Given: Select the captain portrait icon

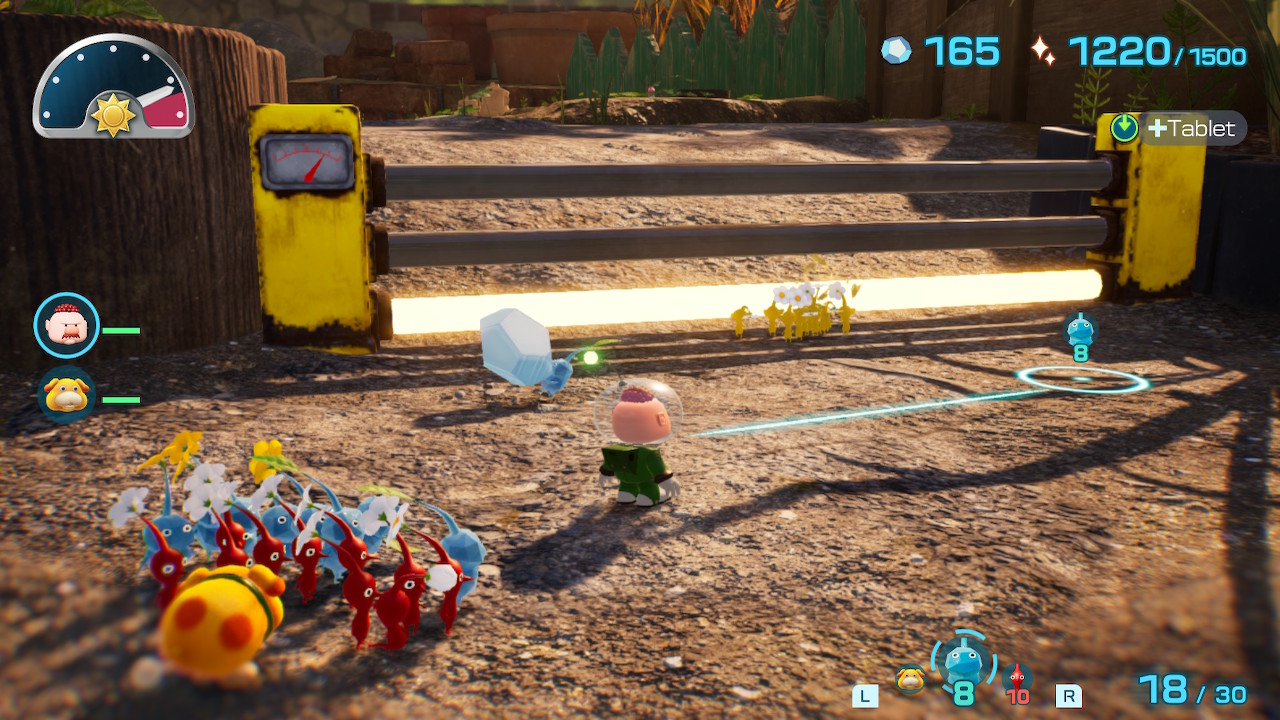Looking at the screenshot, I should 67,325.
